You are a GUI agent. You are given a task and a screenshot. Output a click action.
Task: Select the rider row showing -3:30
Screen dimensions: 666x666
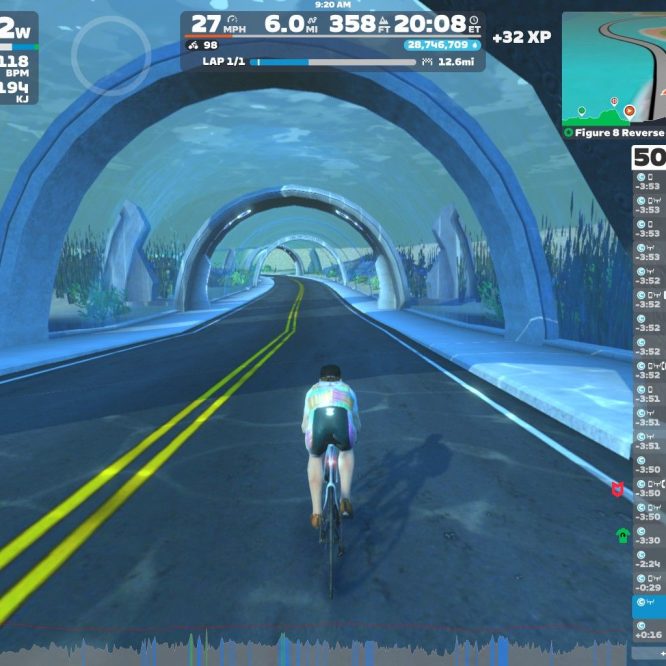tap(649, 540)
